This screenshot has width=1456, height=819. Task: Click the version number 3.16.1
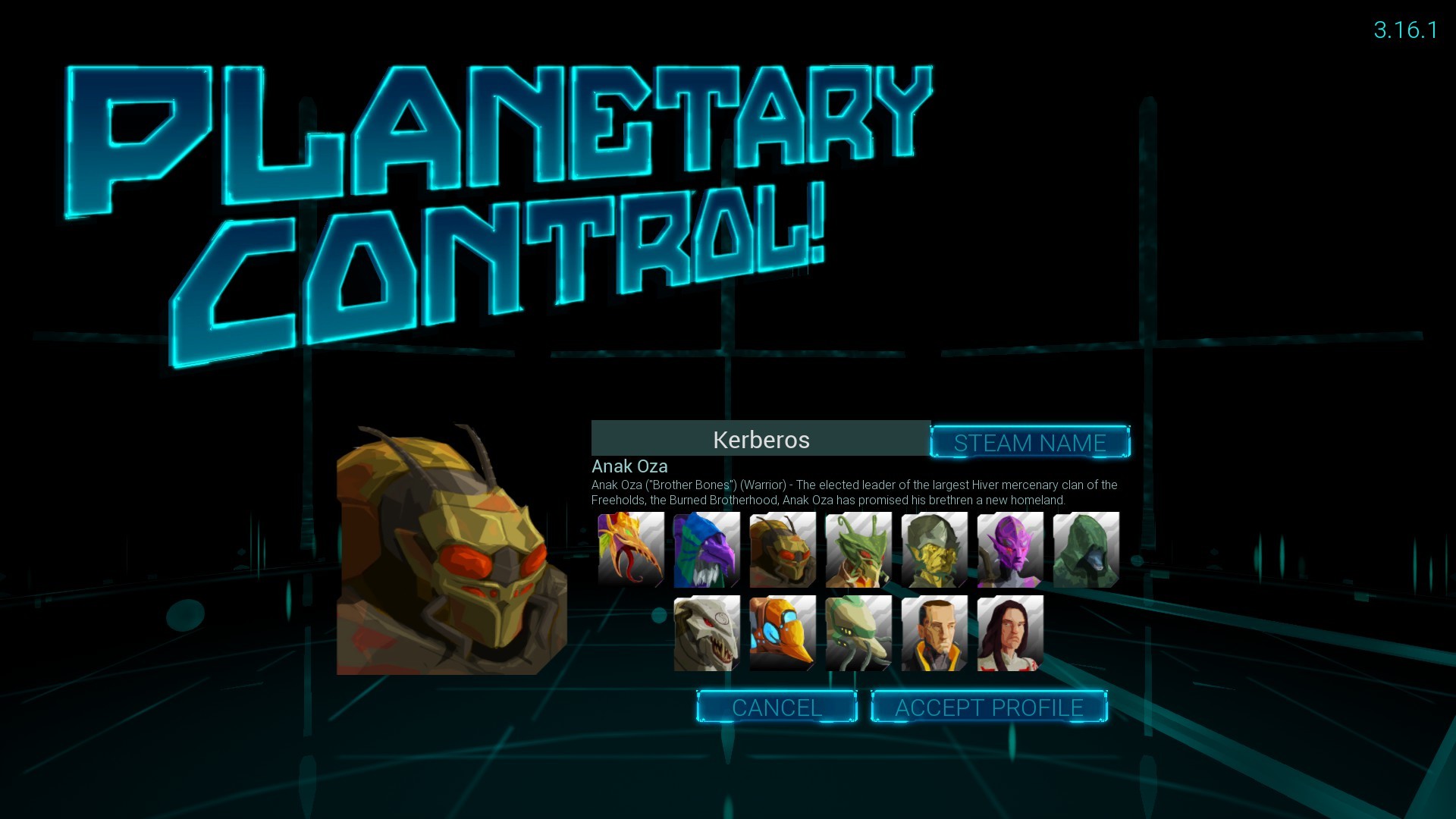pyautogui.click(x=1406, y=31)
